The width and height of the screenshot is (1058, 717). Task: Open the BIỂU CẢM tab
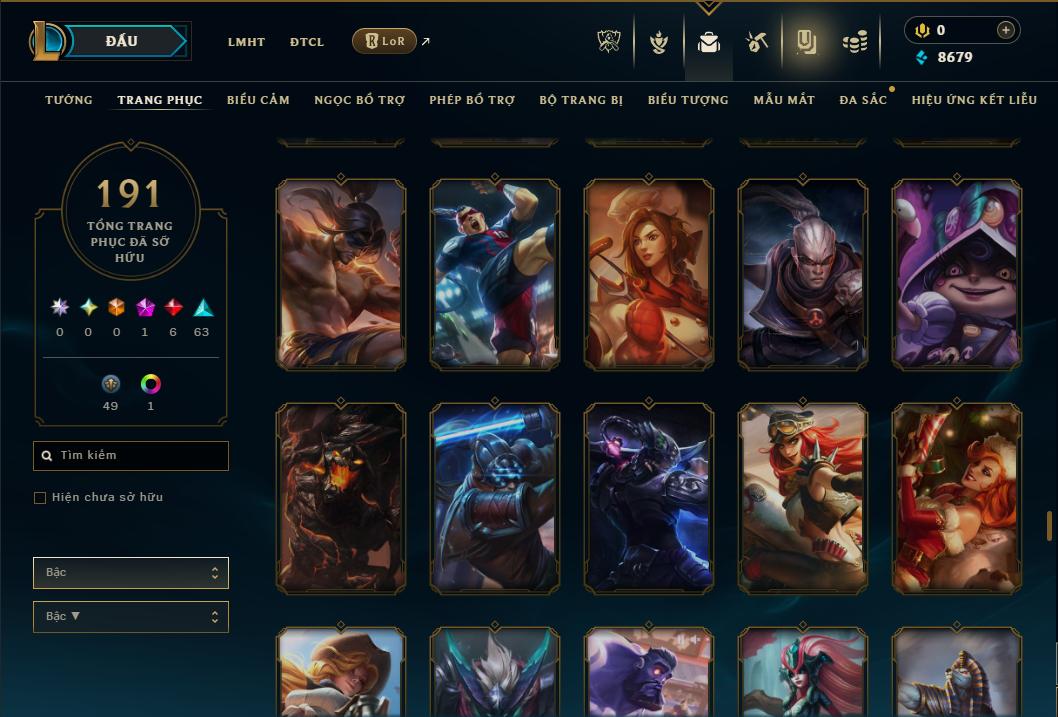click(x=258, y=100)
